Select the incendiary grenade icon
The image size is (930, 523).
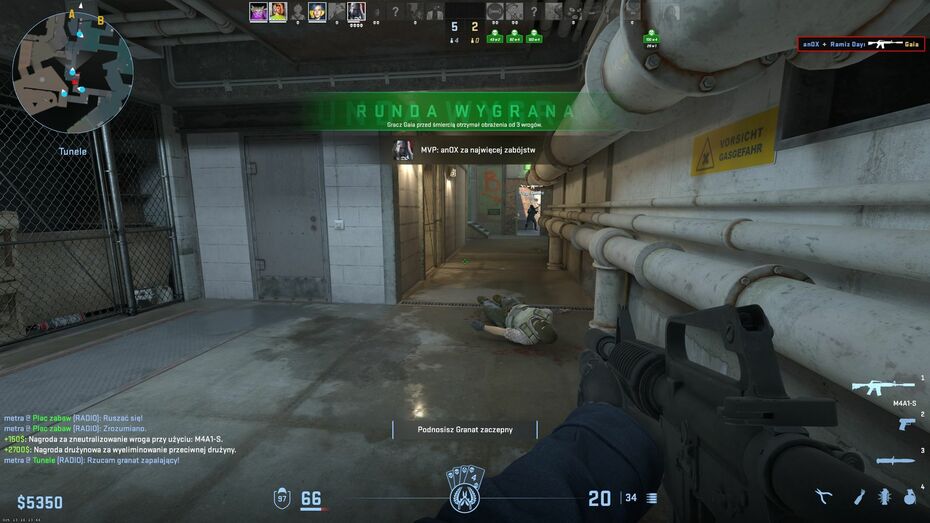858,496
